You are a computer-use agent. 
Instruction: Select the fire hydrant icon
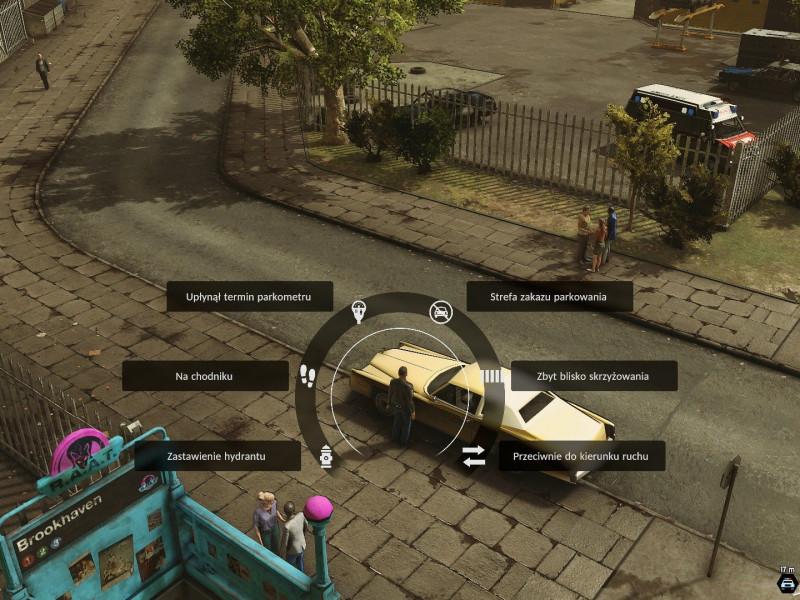[x=325, y=455]
